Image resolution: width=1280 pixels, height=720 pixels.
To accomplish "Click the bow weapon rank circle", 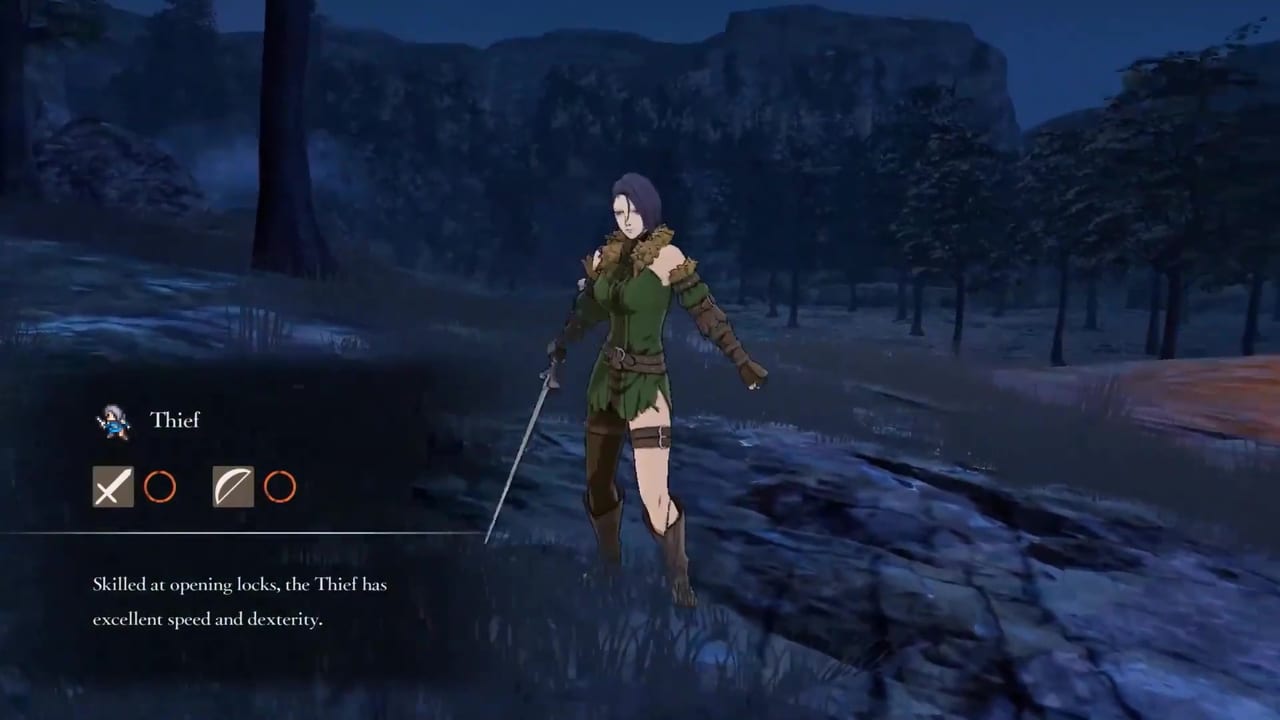I will point(281,487).
